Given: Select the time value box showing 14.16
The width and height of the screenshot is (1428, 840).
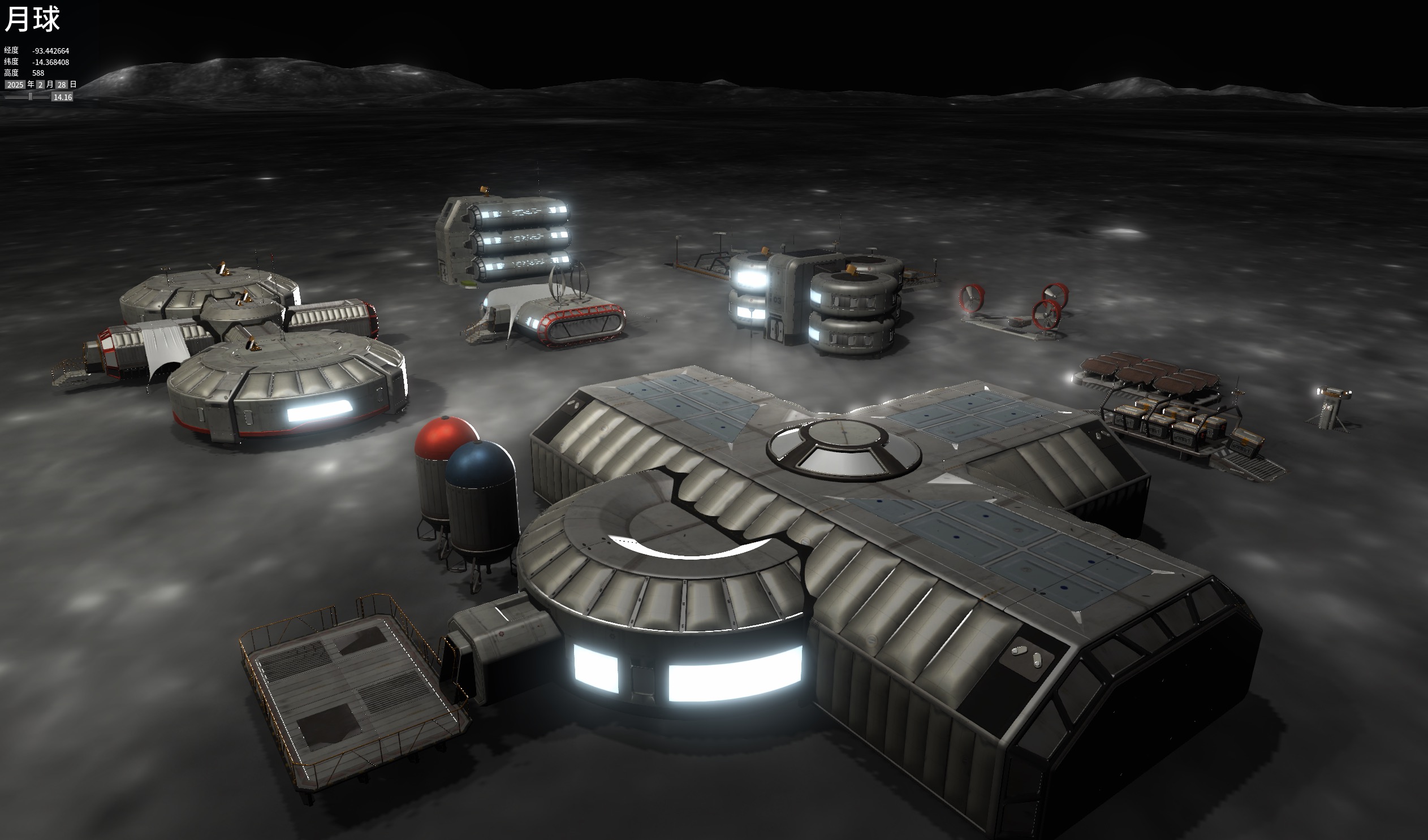Looking at the screenshot, I should (x=62, y=97).
